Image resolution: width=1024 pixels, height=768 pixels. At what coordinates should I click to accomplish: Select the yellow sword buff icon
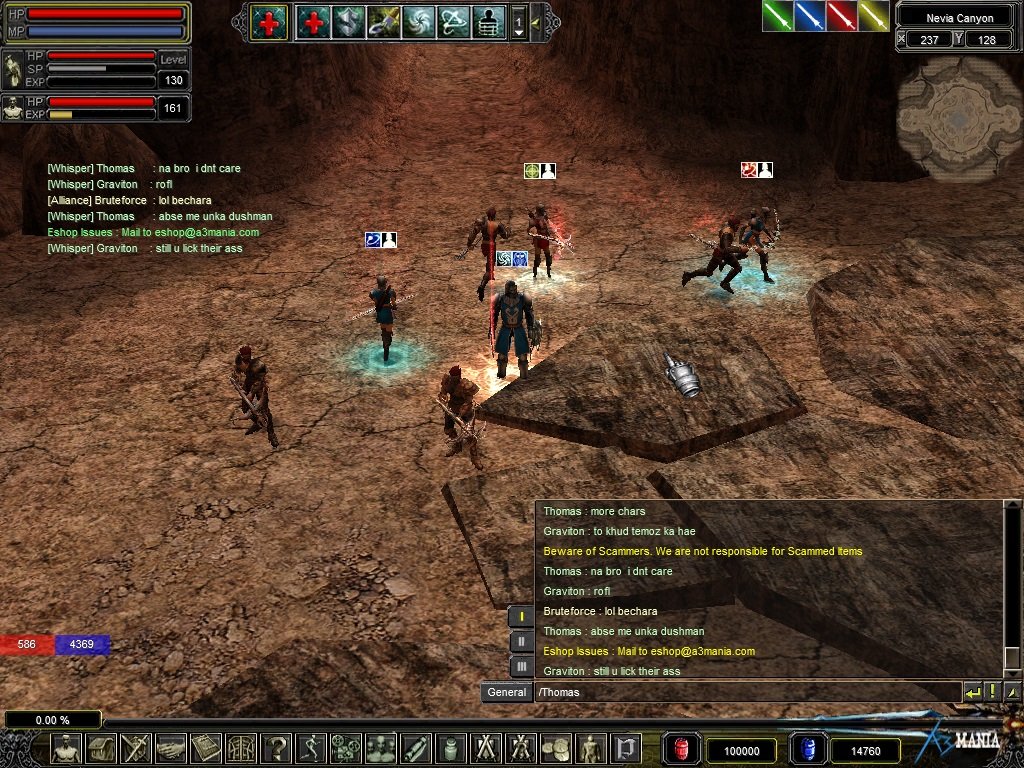coord(874,16)
